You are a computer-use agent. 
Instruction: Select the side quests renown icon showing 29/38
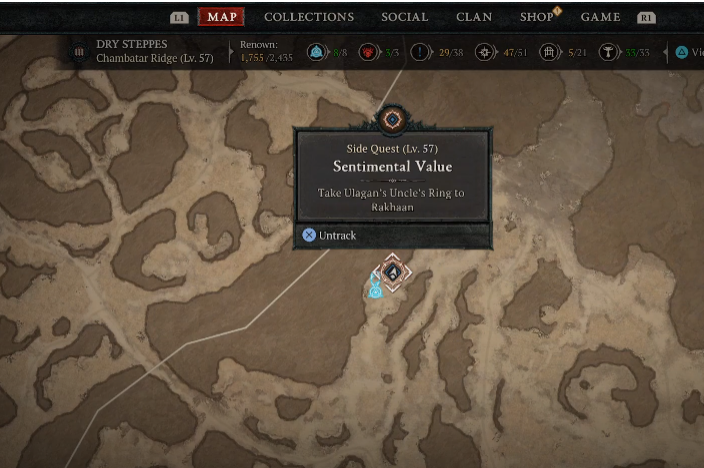pos(422,52)
